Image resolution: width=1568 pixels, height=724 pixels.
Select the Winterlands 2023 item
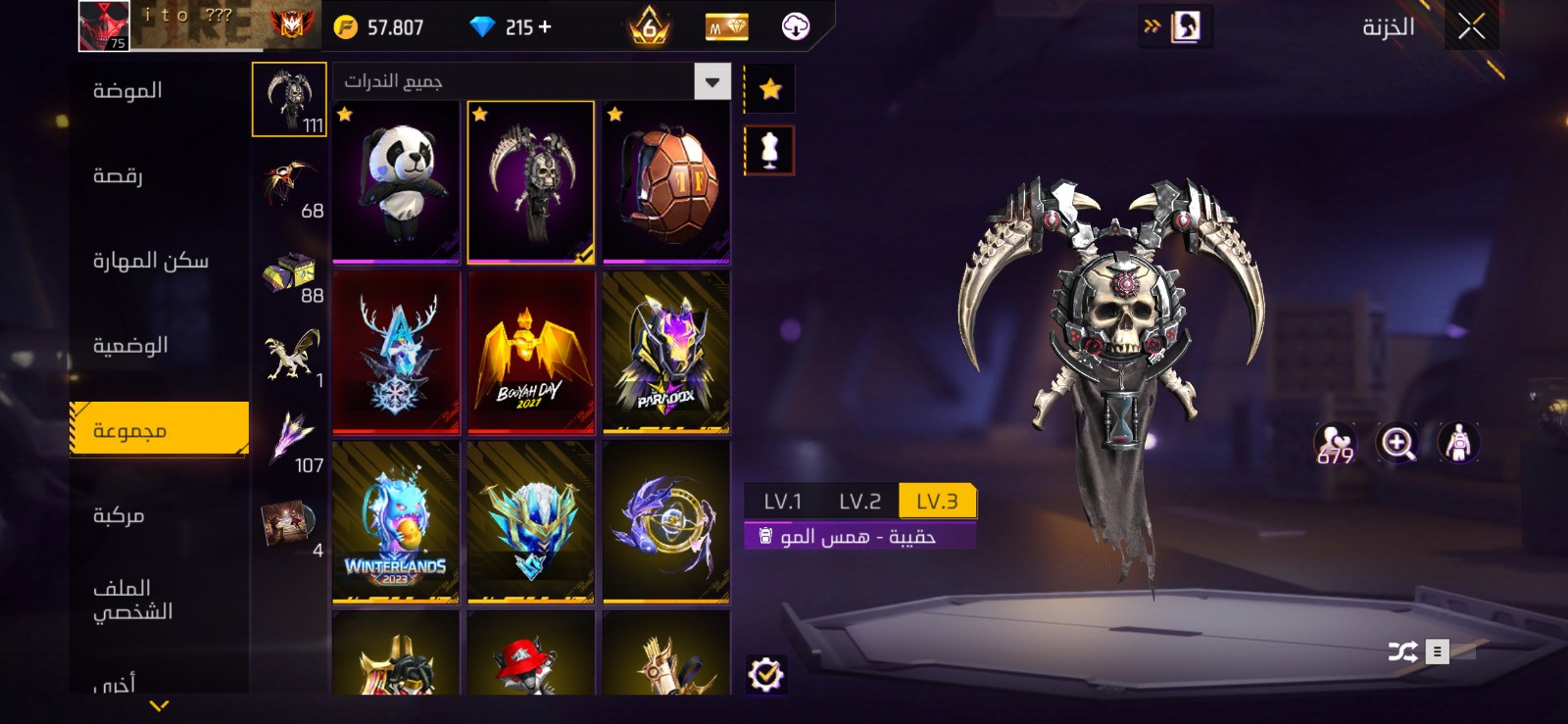point(396,521)
